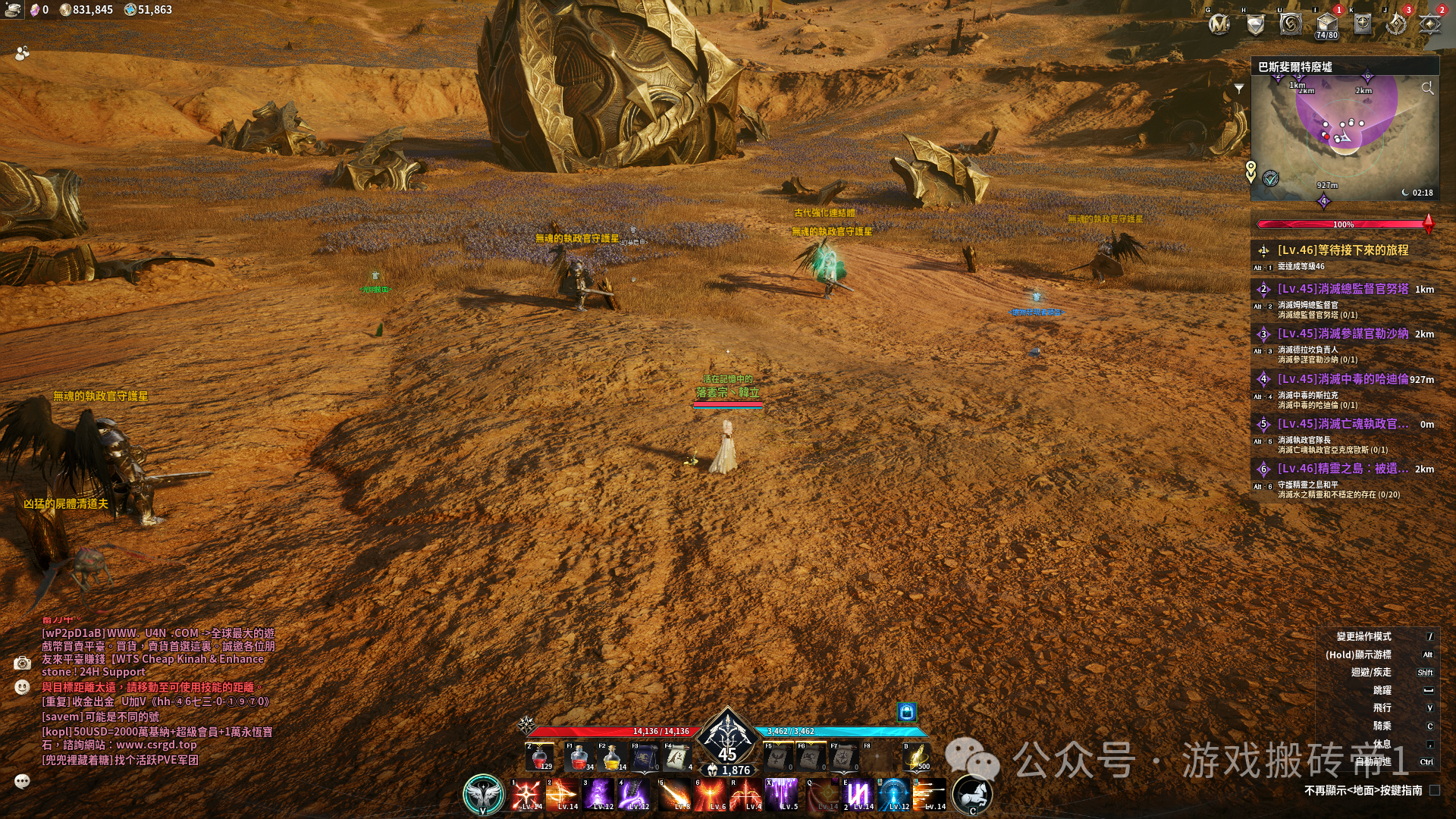This screenshot has width=1456, height=819.
Task: Select the Lv.46 精靈之島 quest entry
Action: [x=1342, y=469]
